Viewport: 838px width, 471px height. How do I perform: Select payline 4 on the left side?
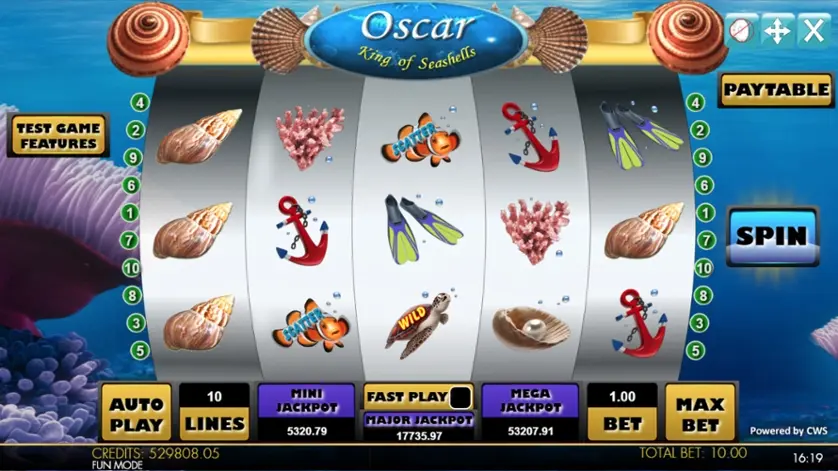pyautogui.click(x=138, y=103)
